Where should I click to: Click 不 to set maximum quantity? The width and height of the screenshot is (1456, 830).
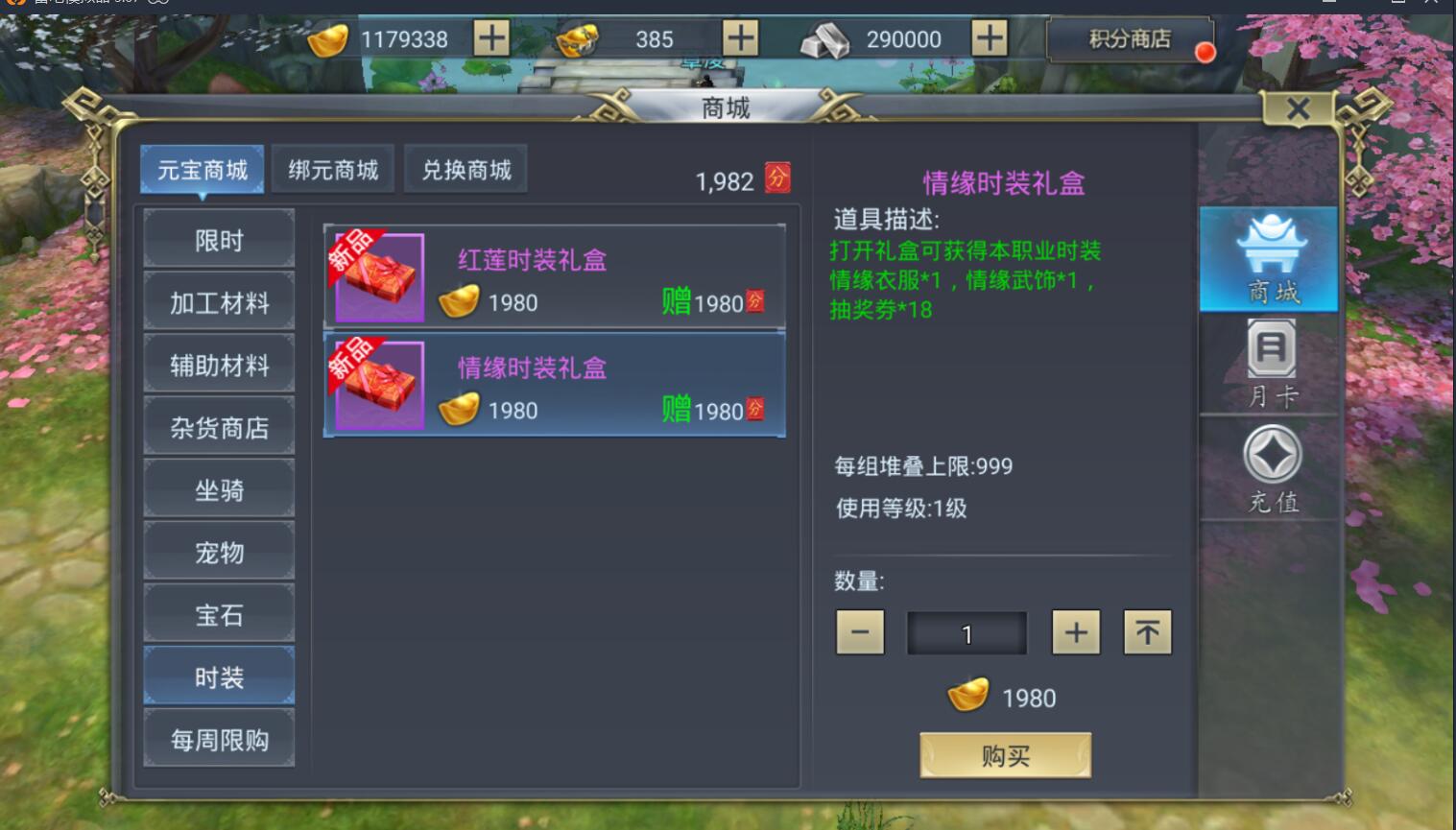pos(1147,631)
